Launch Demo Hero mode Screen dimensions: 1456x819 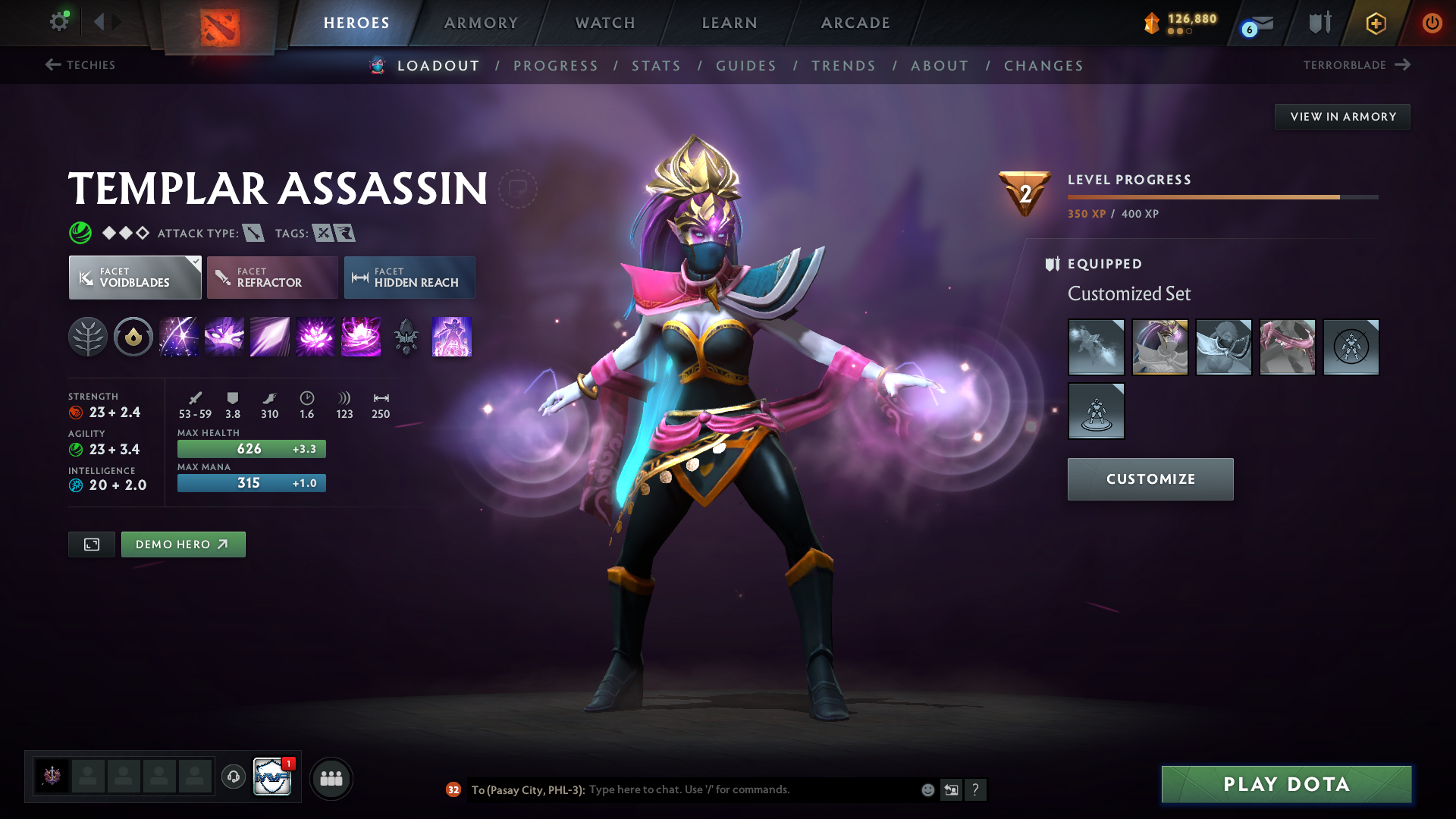pyautogui.click(x=183, y=544)
